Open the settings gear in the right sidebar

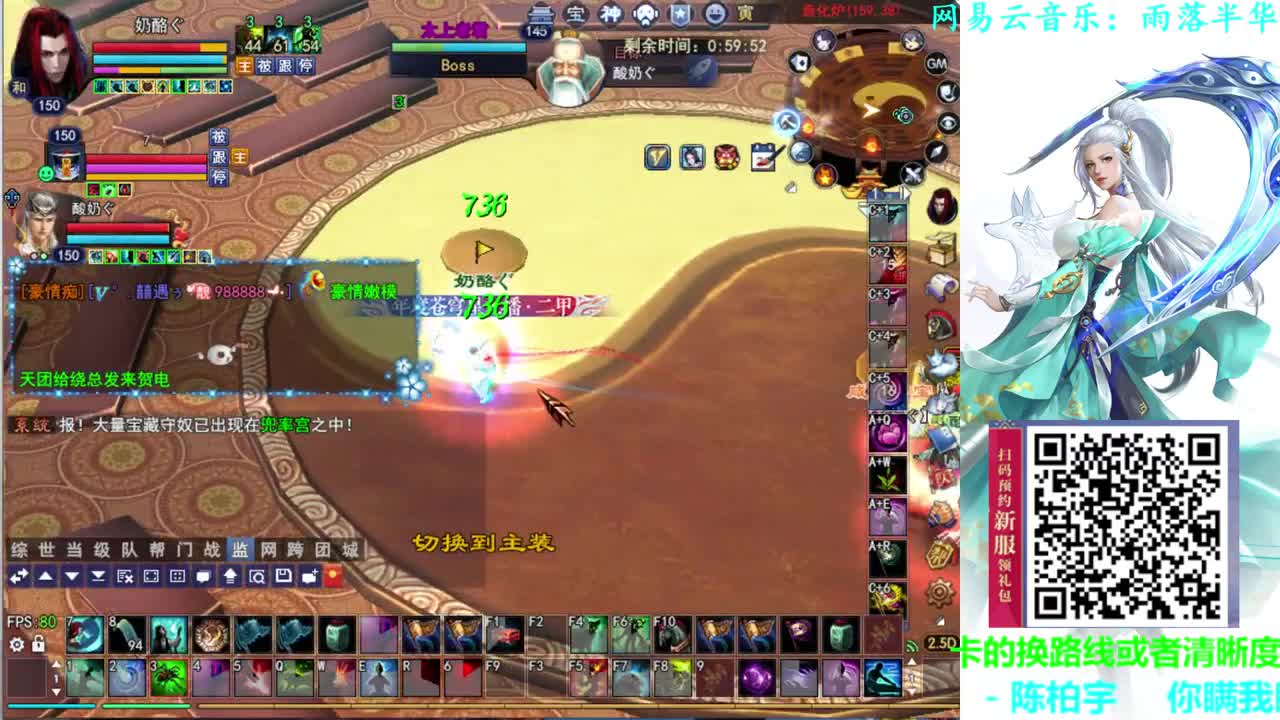pyautogui.click(x=940, y=592)
